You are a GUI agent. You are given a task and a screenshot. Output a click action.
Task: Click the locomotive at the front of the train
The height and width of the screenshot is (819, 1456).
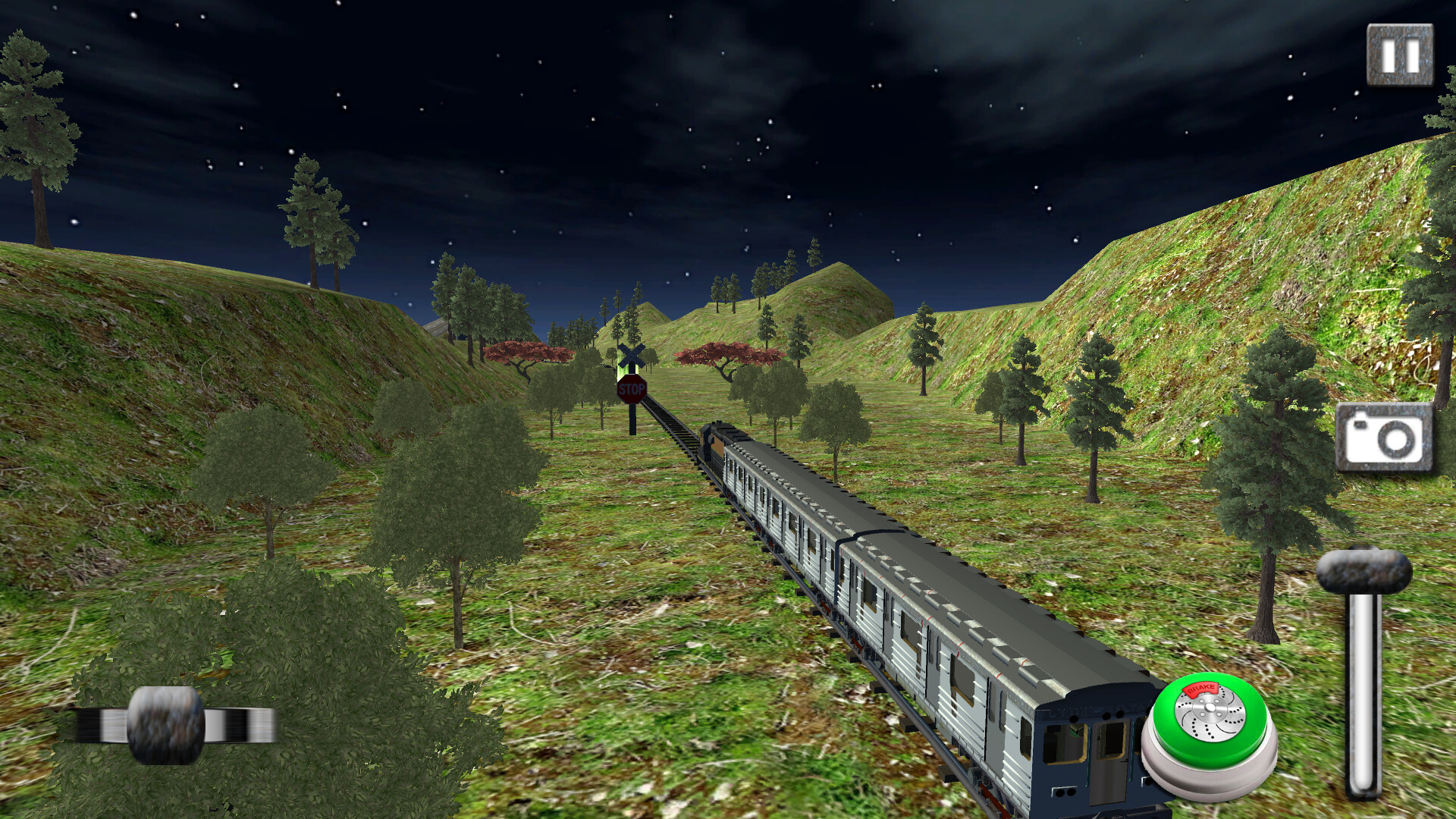(712, 440)
